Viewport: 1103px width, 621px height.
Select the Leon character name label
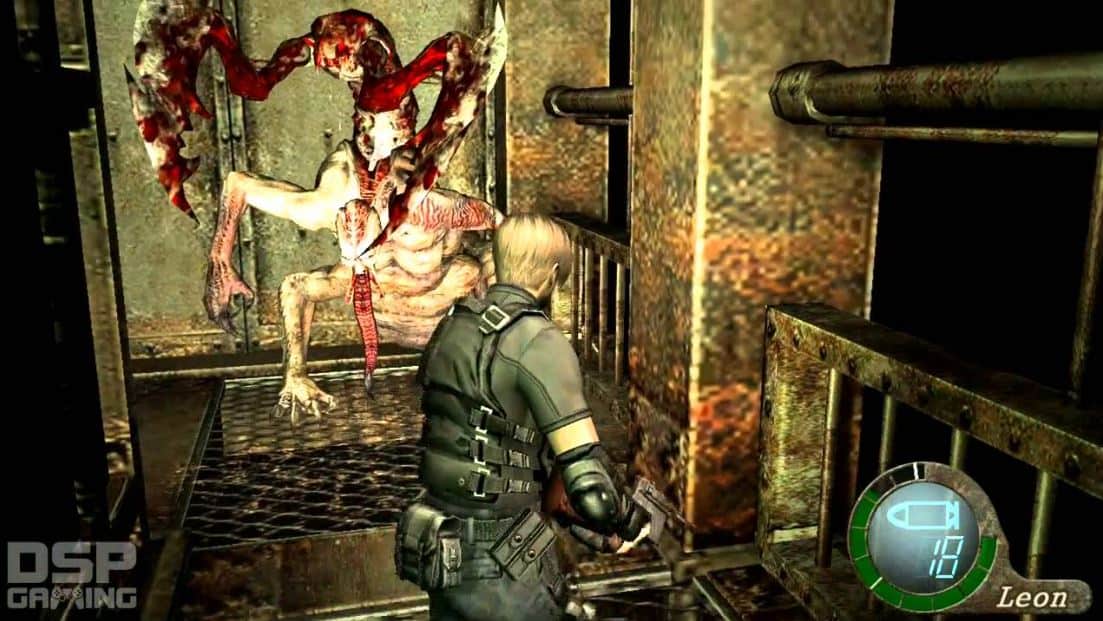(1033, 599)
